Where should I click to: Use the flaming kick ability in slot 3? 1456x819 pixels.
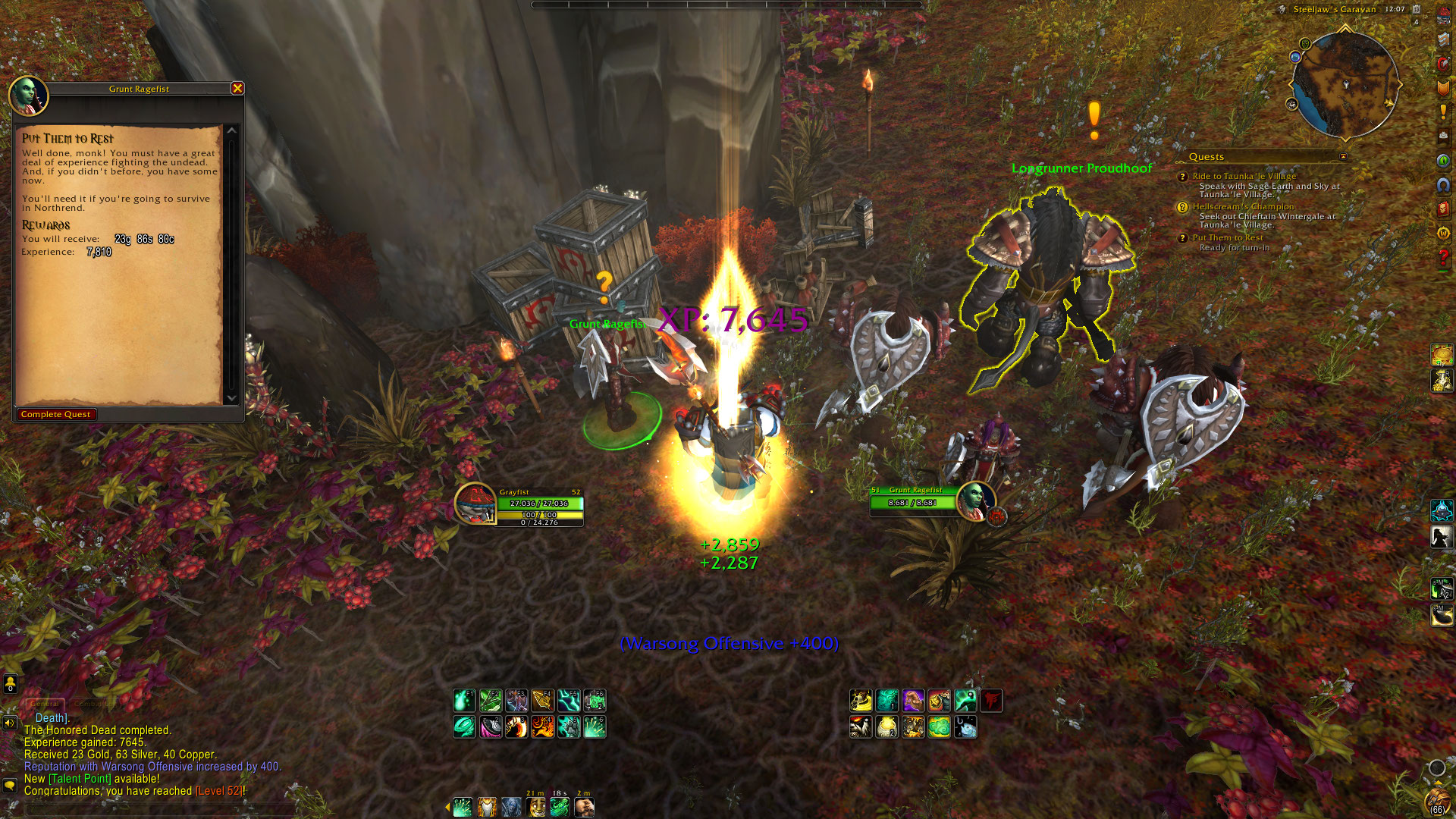(516, 727)
